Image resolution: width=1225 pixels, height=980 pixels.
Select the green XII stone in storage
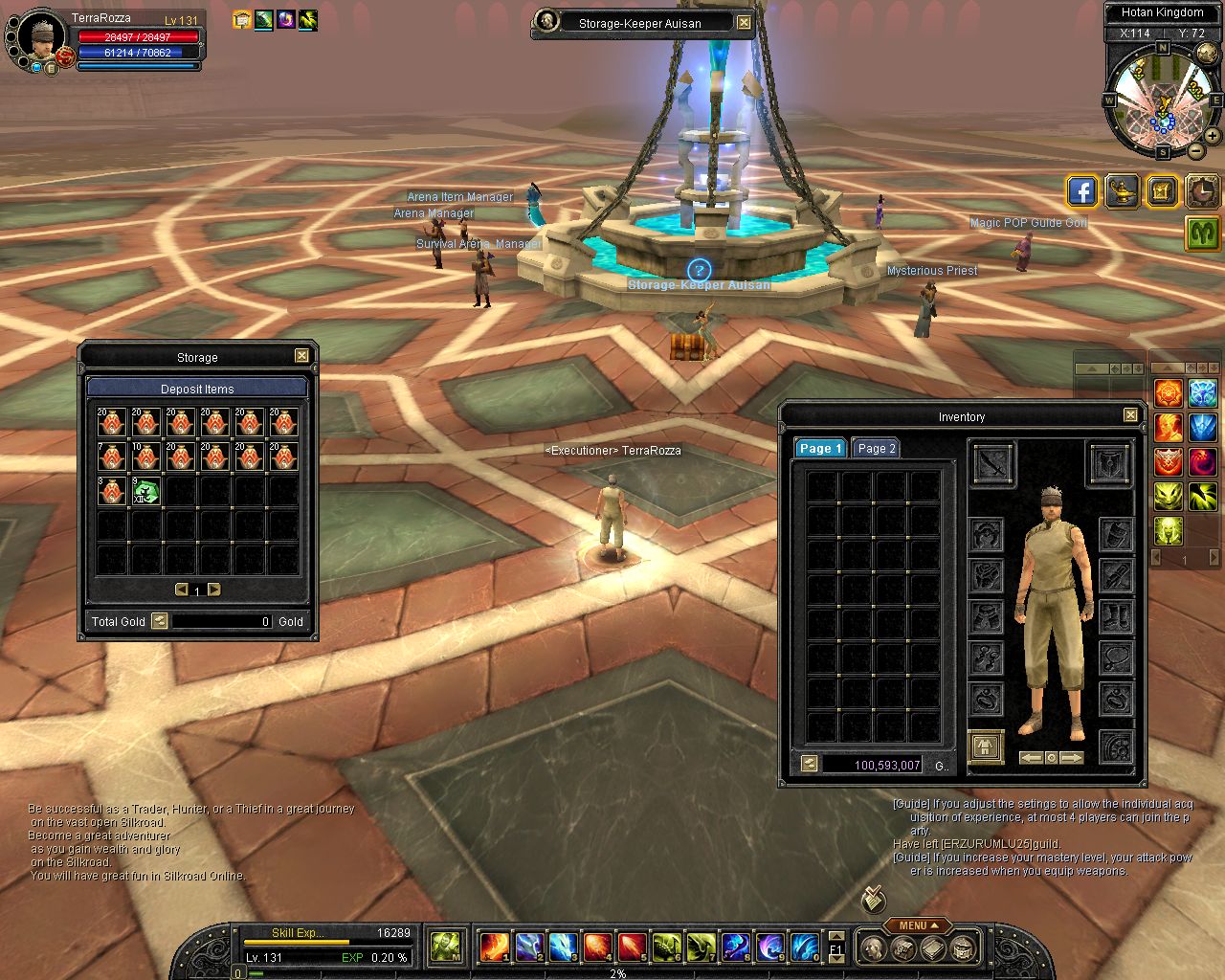click(145, 492)
